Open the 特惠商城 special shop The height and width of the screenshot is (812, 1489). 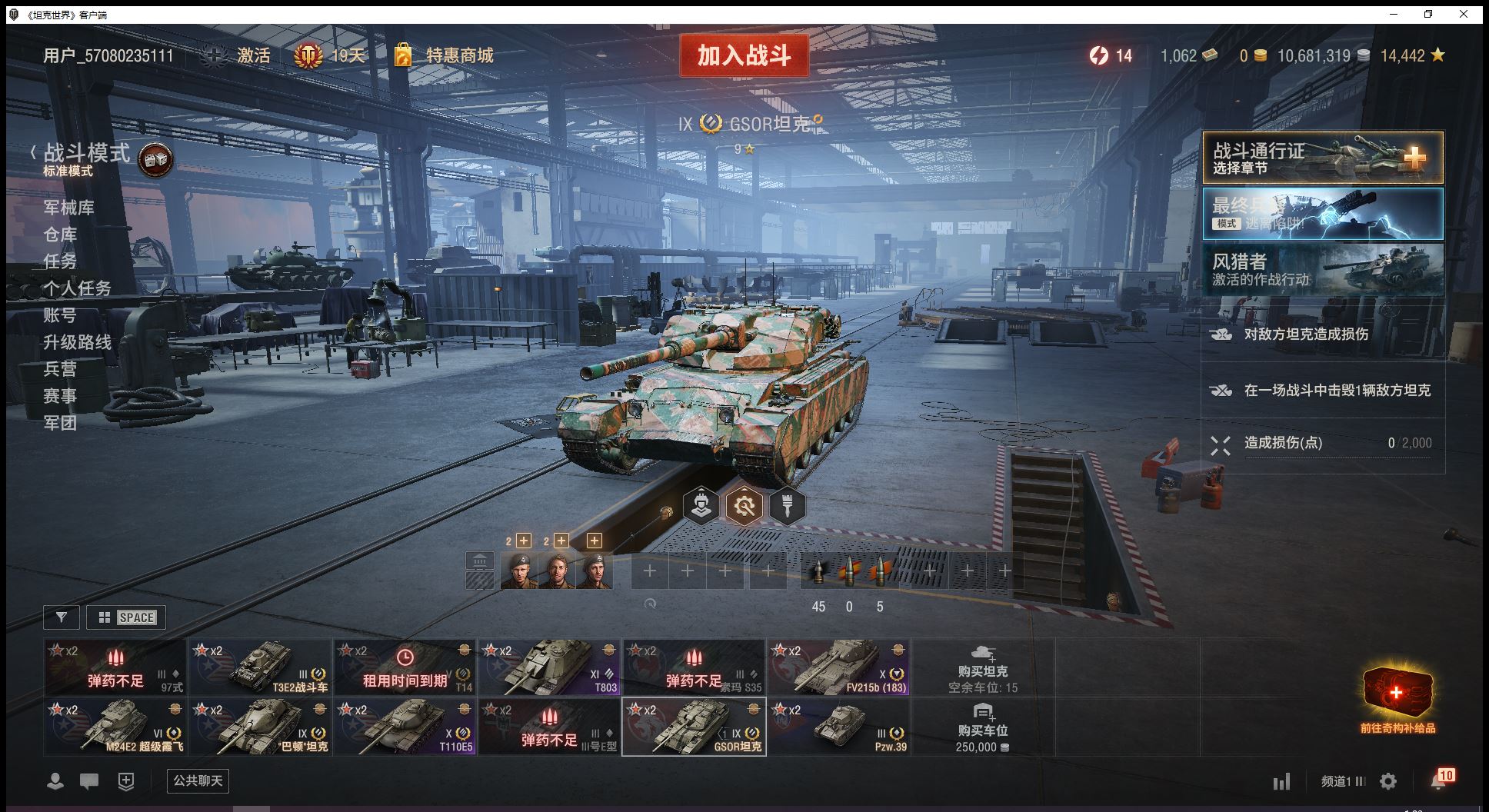coord(458,55)
